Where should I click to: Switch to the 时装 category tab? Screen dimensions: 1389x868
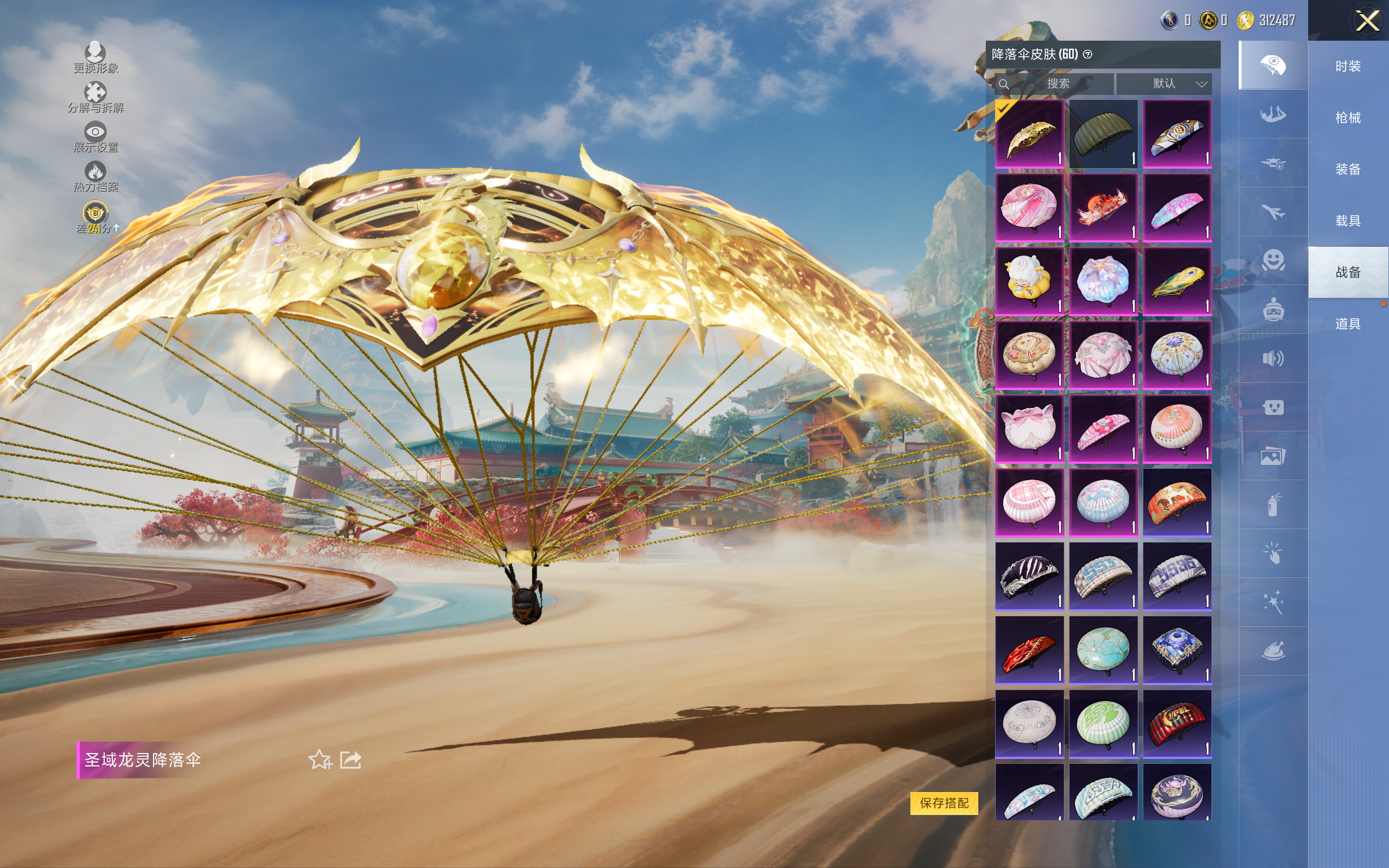coord(1348,67)
